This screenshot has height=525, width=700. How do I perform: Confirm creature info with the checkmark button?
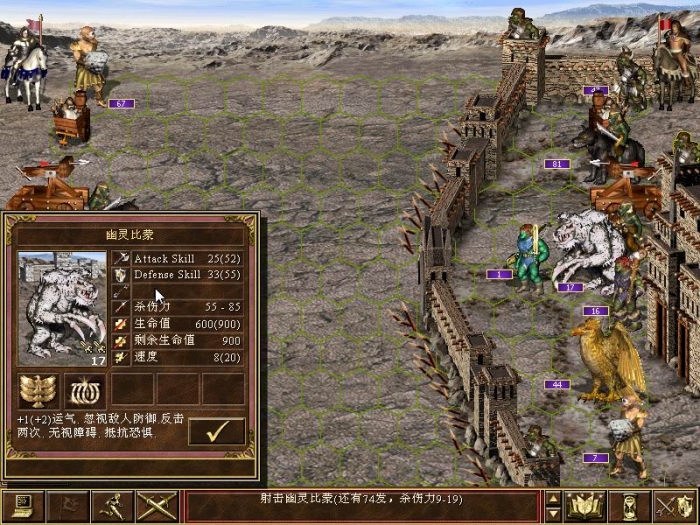216,431
